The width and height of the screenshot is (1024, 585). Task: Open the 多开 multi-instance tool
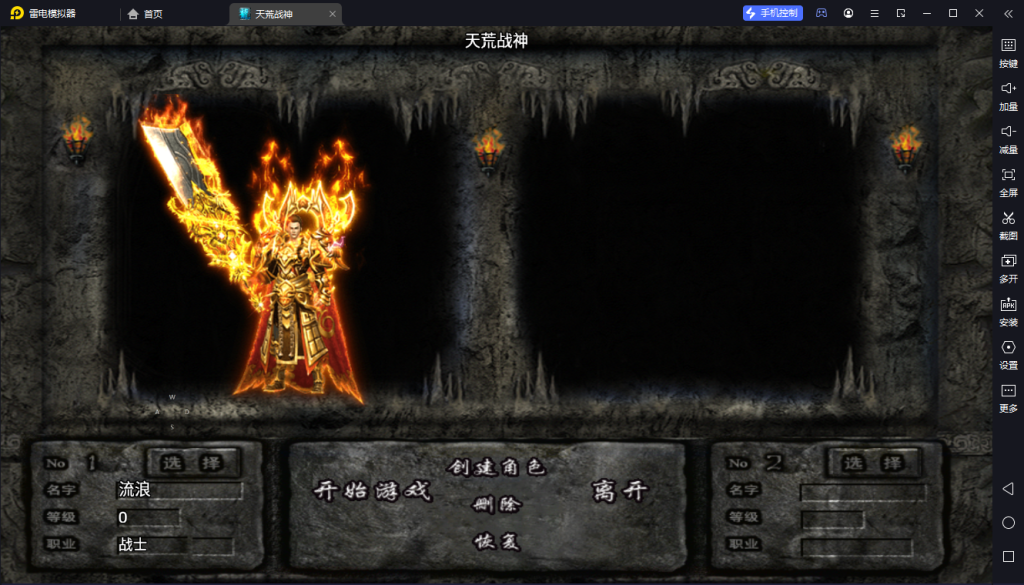pos(1008,266)
